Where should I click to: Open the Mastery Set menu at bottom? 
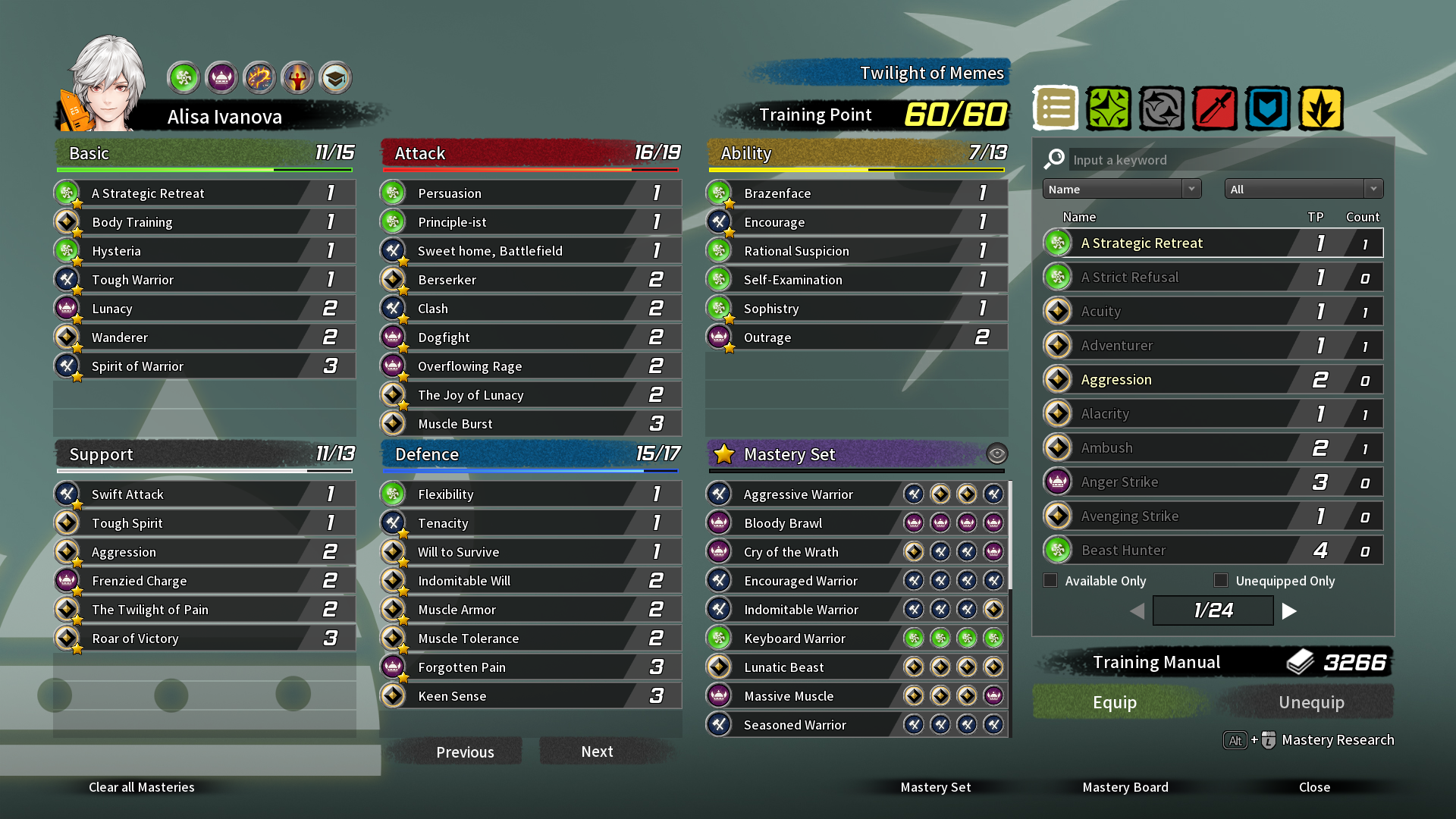click(x=935, y=787)
